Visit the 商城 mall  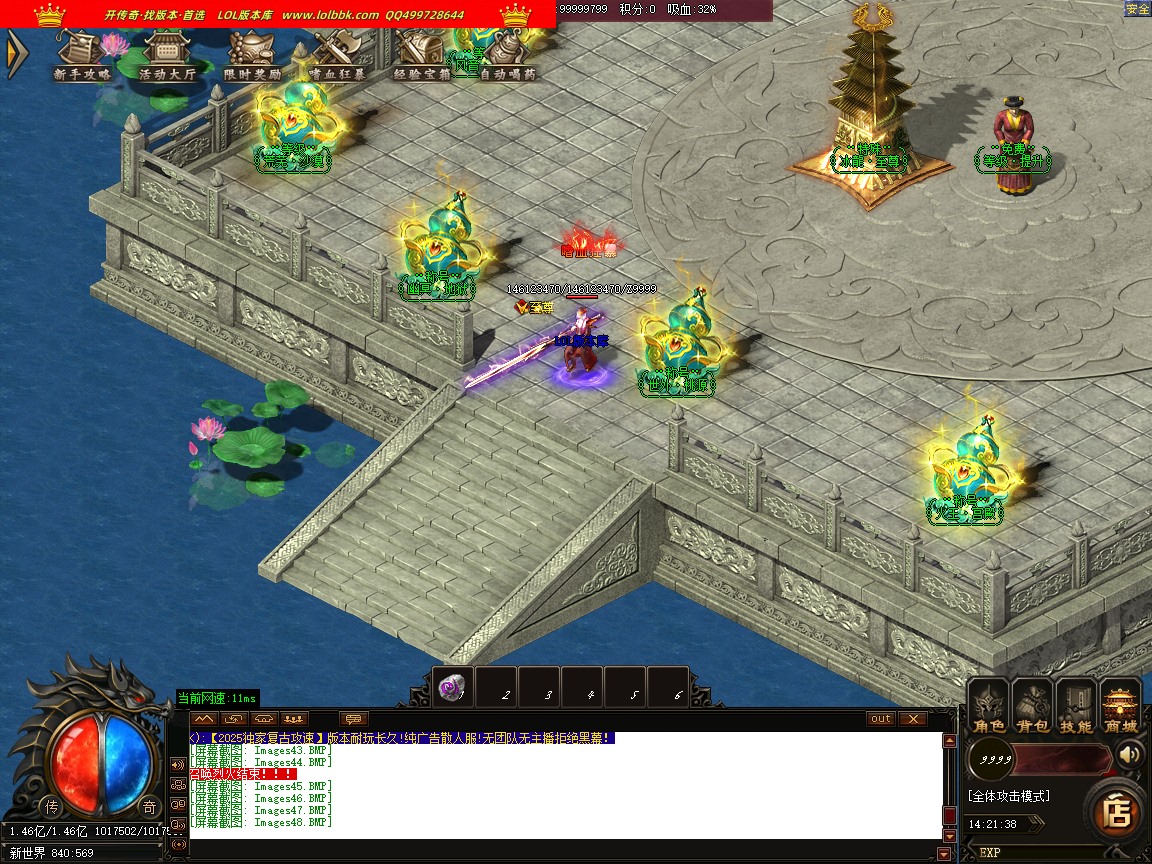coord(1120,707)
